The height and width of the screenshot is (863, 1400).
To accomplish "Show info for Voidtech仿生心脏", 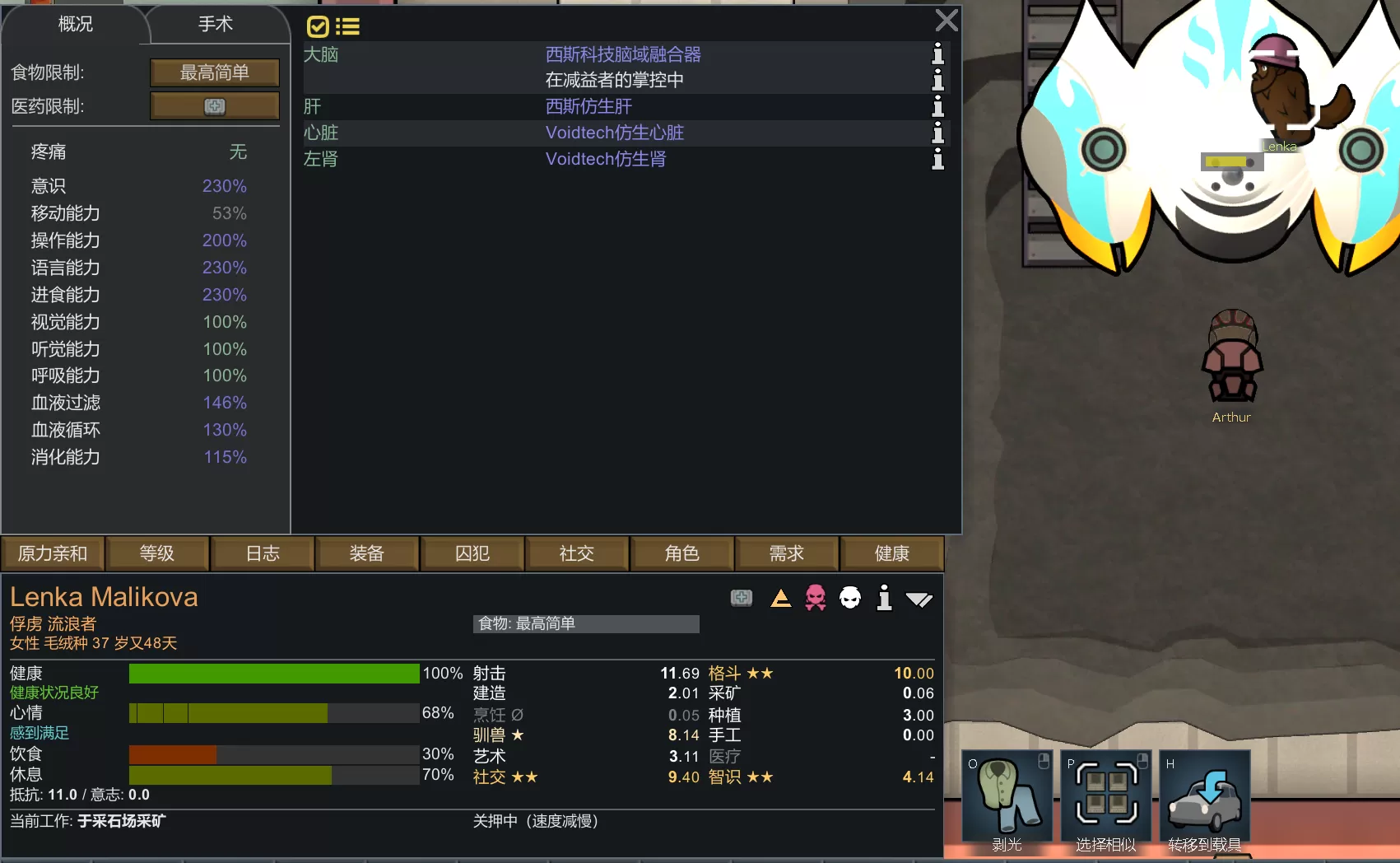I will coord(937,133).
